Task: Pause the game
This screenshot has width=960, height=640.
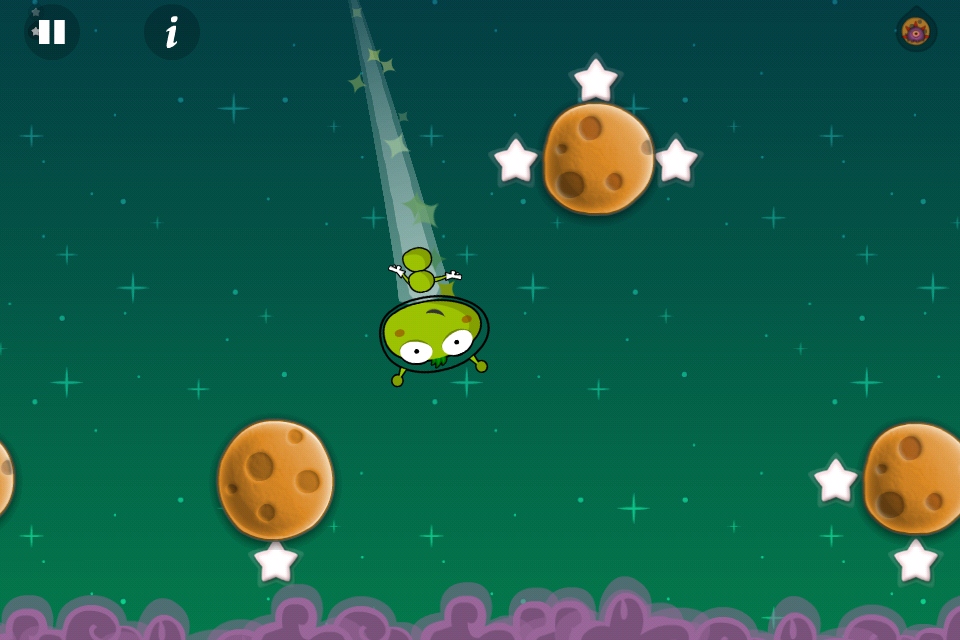Action: [x=52, y=32]
